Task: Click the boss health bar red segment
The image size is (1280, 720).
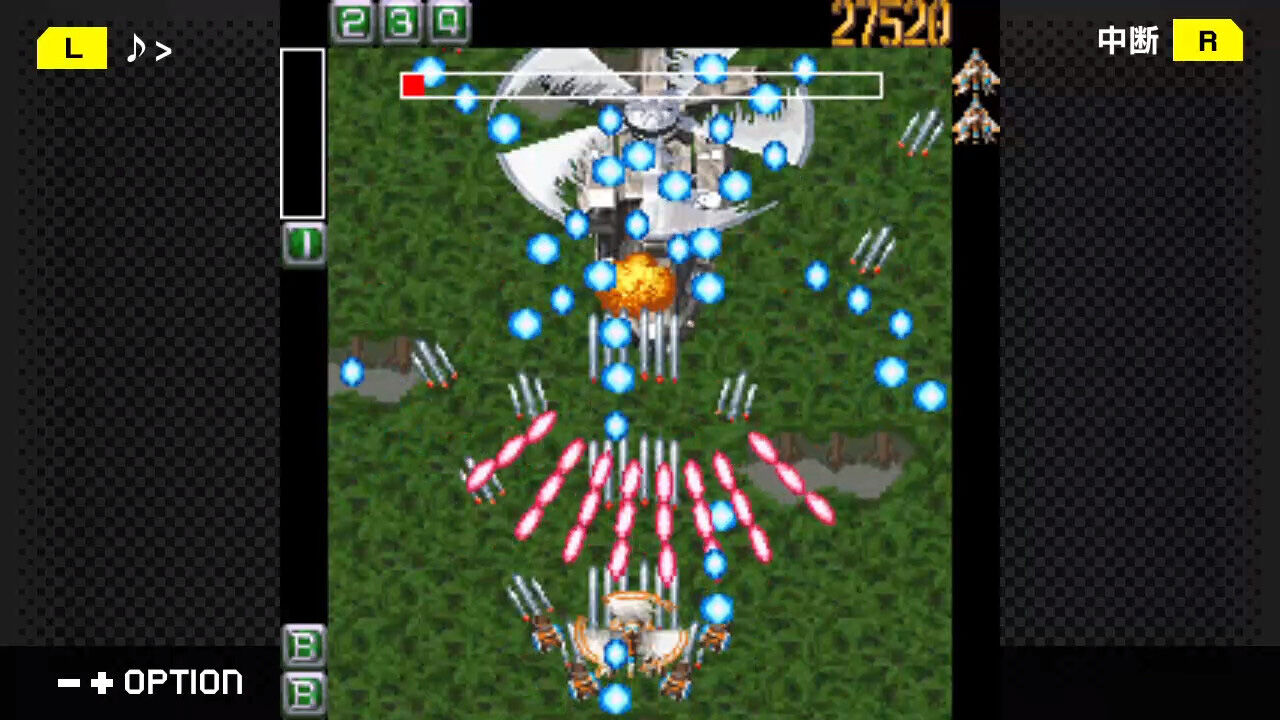Action: point(413,85)
